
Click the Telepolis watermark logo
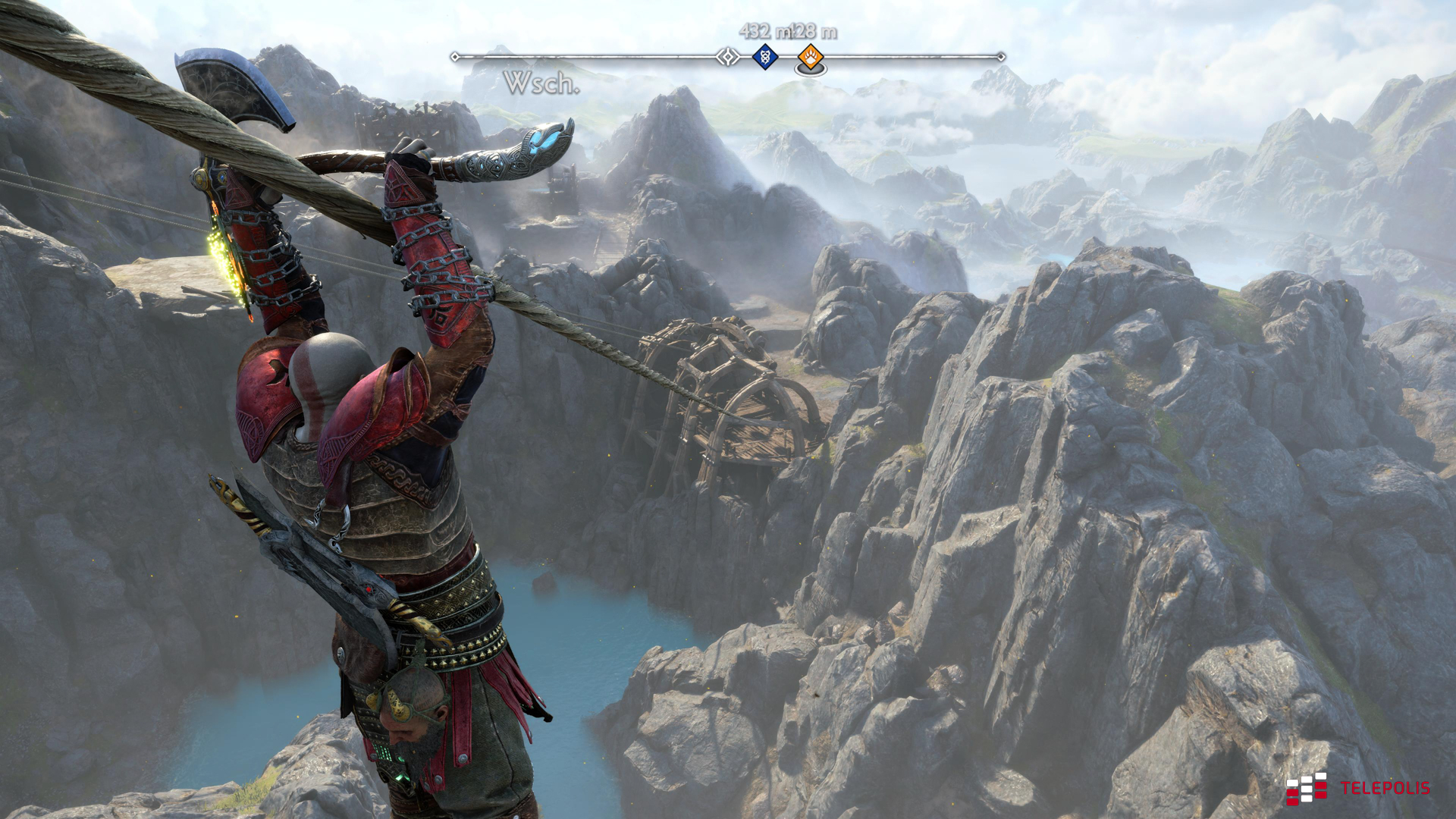pyautogui.click(x=1357, y=789)
